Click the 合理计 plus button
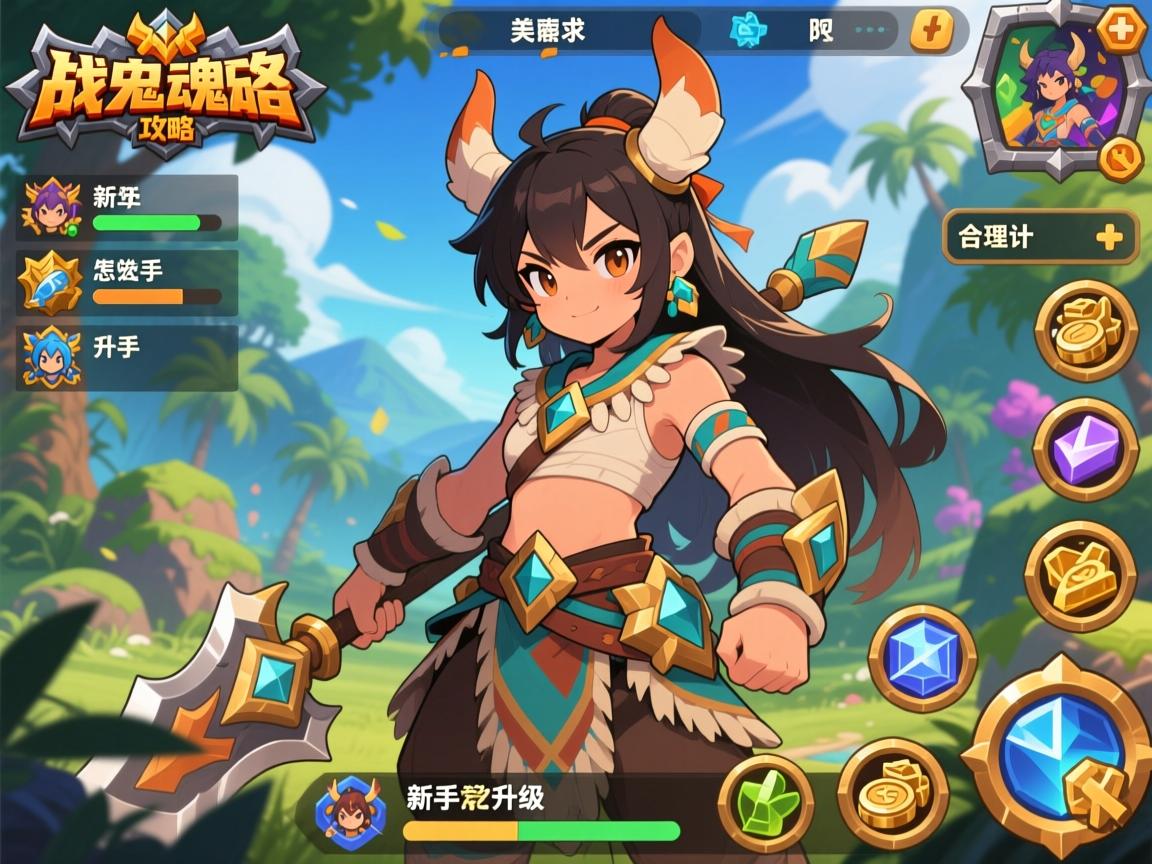This screenshot has width=1152, height=864. click(x=1109, y=237)
